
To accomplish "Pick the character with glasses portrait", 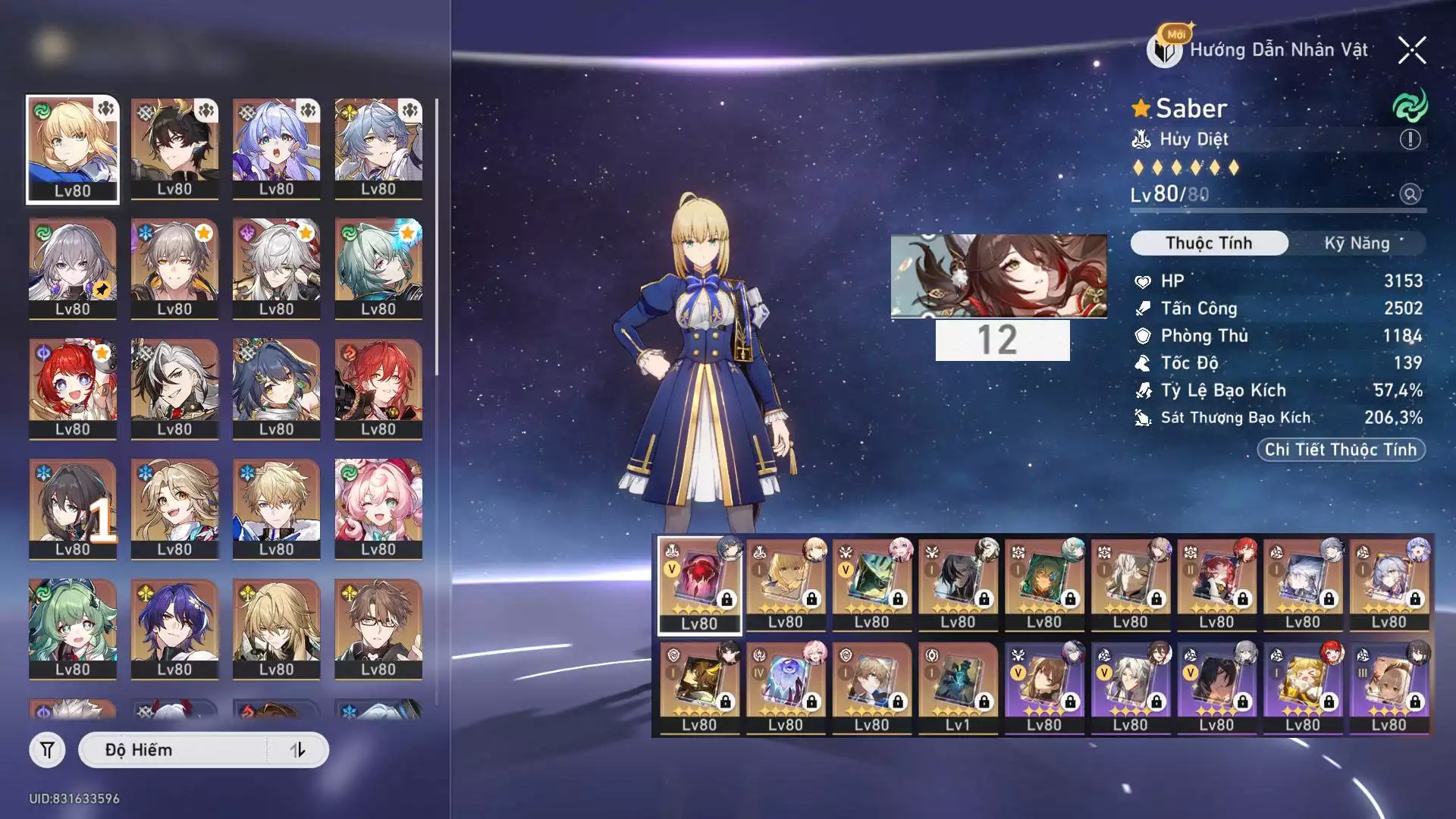I will 378,628.
